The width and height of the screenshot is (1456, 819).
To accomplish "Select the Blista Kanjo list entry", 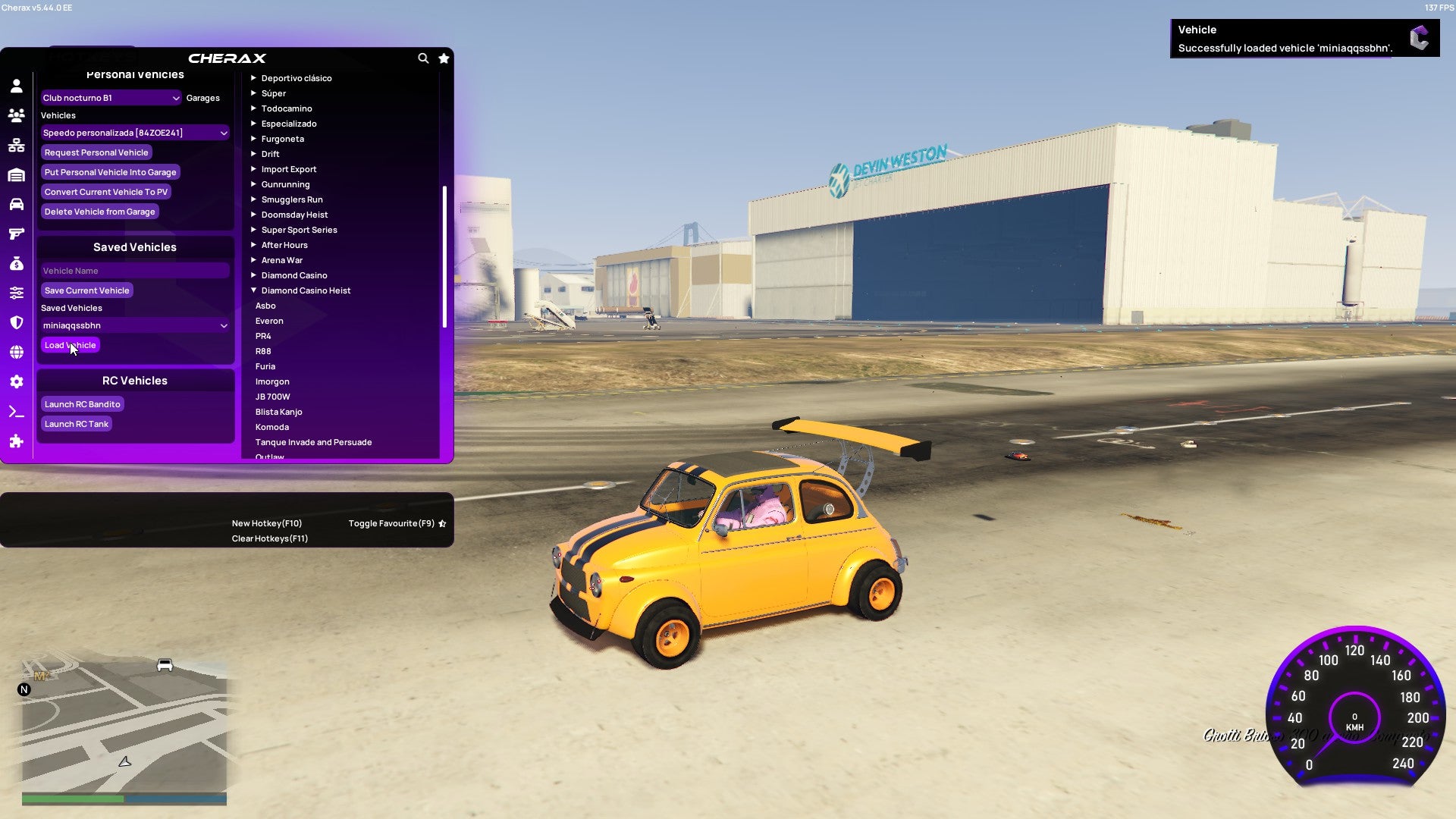I will click(279, 412).
